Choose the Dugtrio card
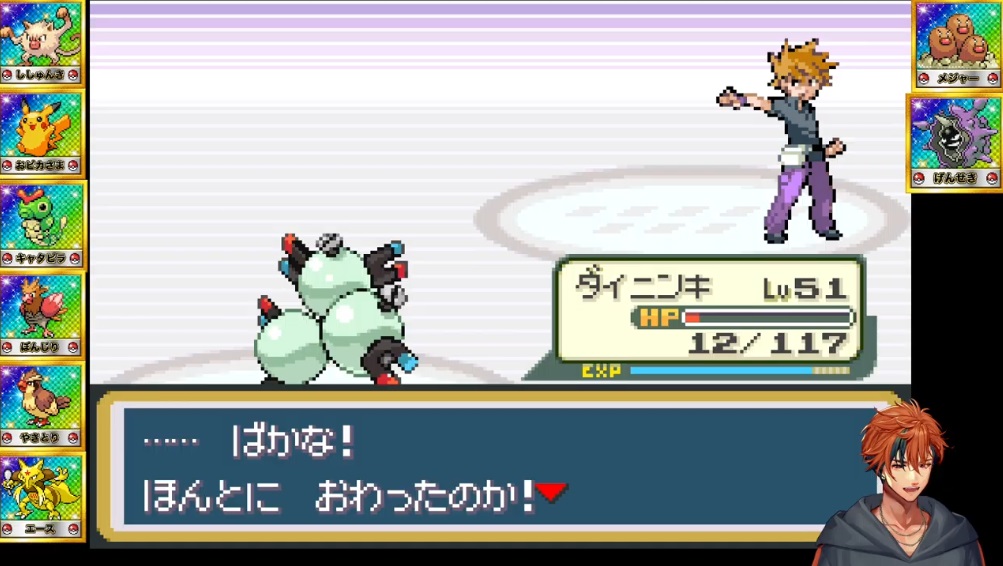The width and height of the screenshot is (1003, 566). [956, 45]
